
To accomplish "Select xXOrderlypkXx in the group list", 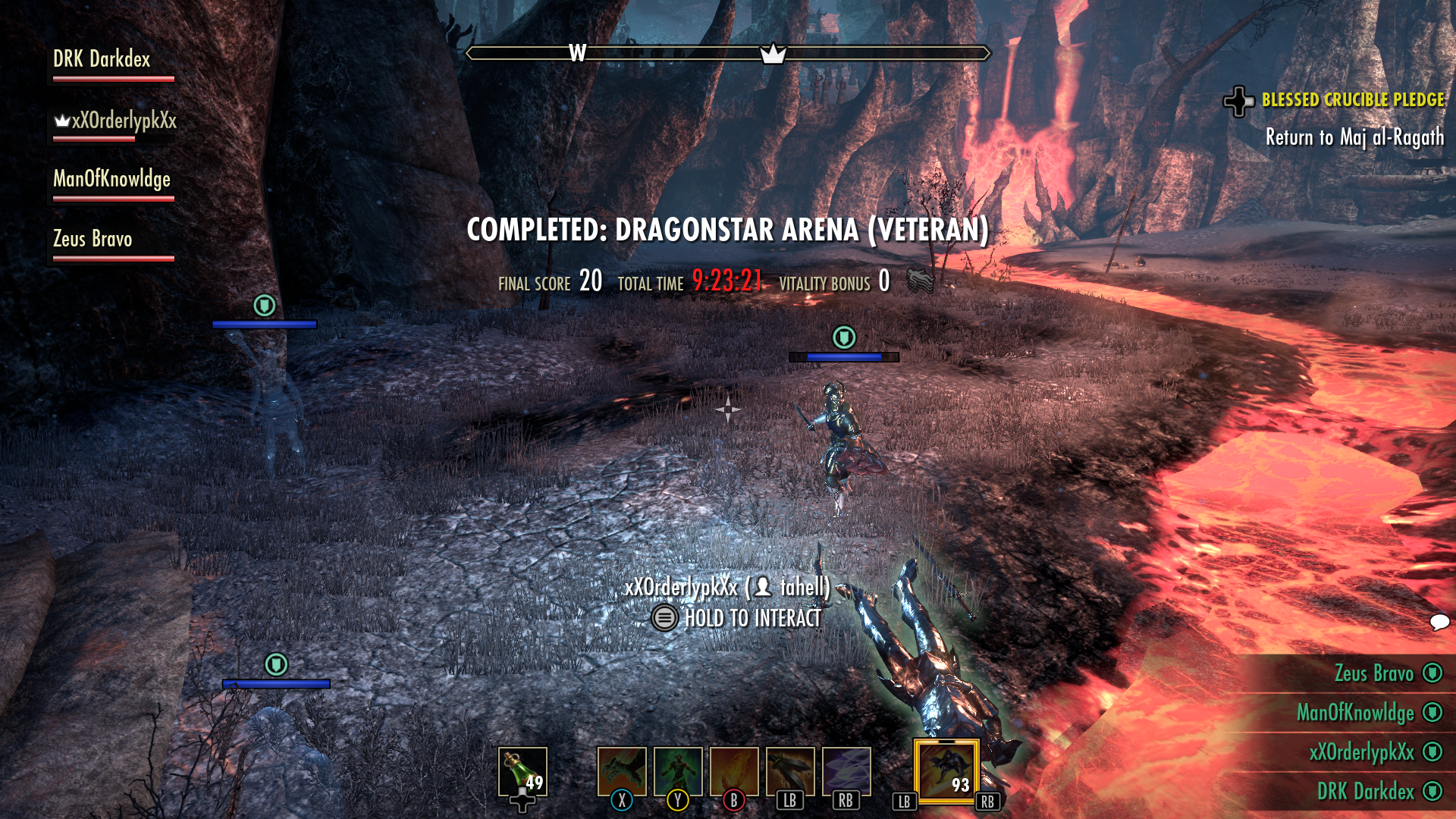I will [115, 121].
